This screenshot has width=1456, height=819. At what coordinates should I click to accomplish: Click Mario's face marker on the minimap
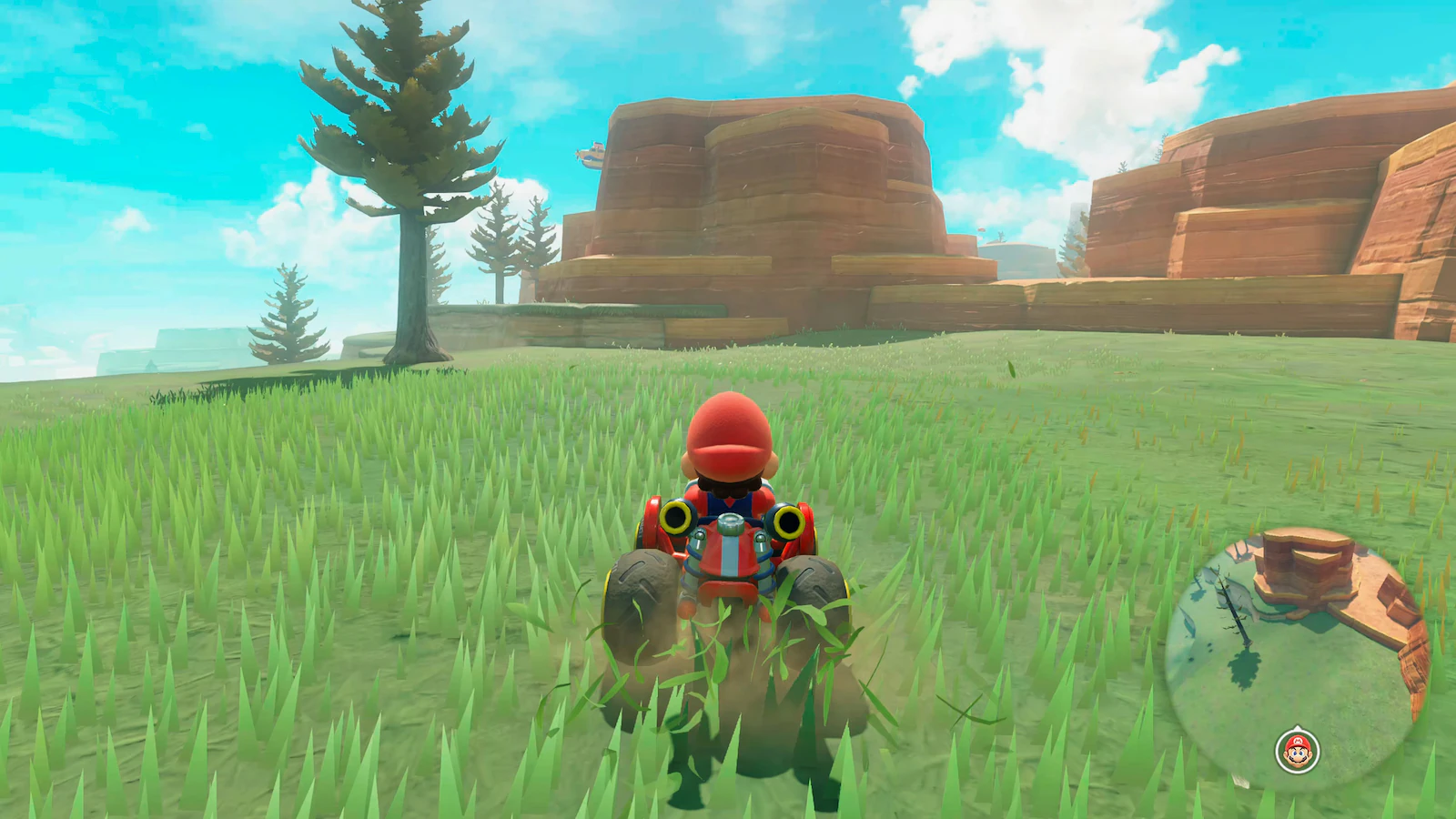tap(1297, 750)
